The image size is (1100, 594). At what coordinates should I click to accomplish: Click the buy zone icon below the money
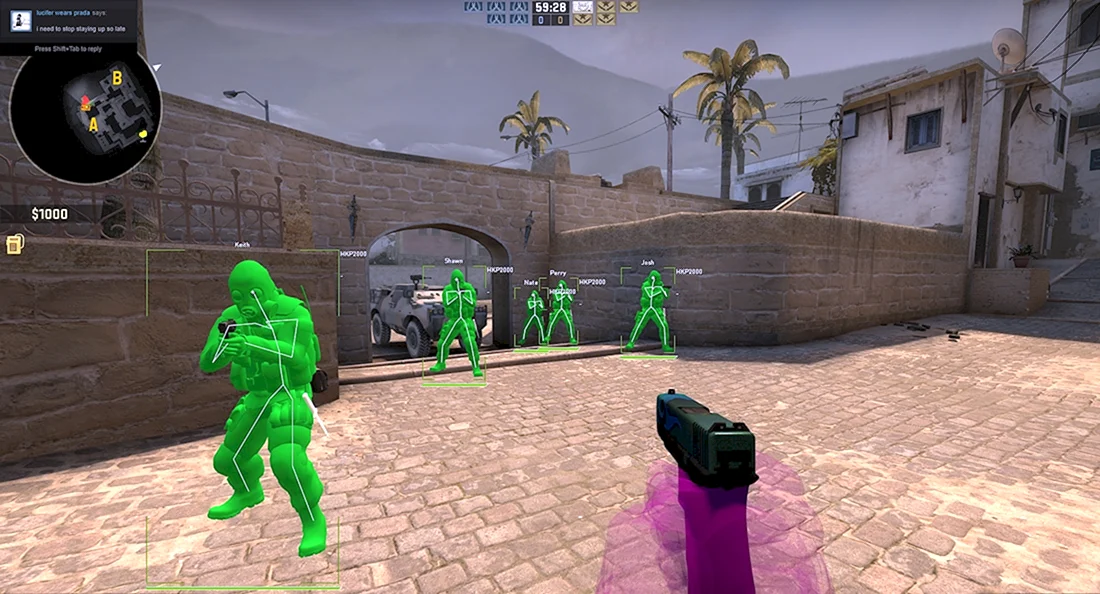pos(14,244)
